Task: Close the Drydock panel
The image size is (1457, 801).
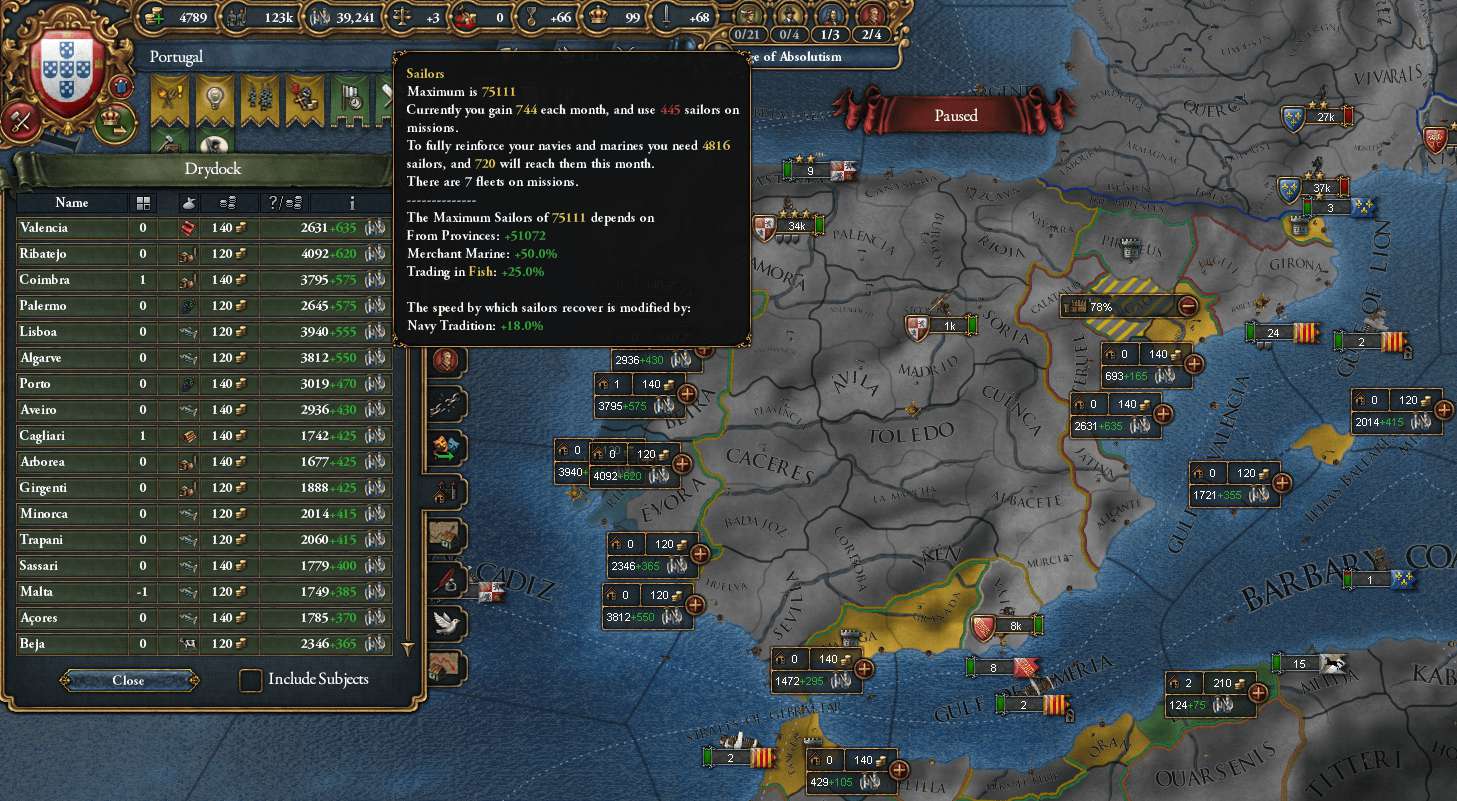Action: pyautogui.click(x=129, y=680)
